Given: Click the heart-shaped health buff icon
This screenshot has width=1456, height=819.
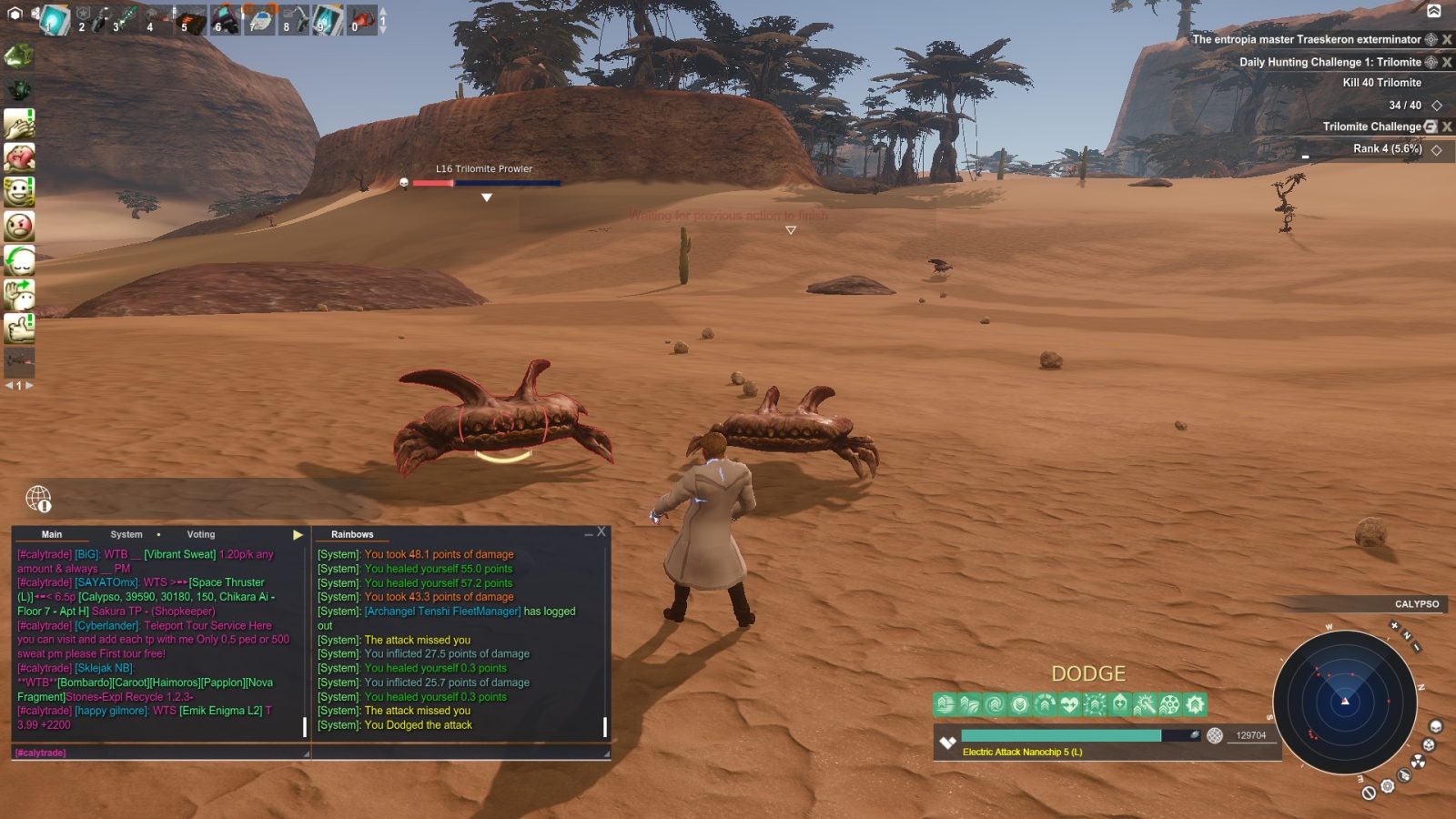Looking at the screenshot, I should point(1069,704).
